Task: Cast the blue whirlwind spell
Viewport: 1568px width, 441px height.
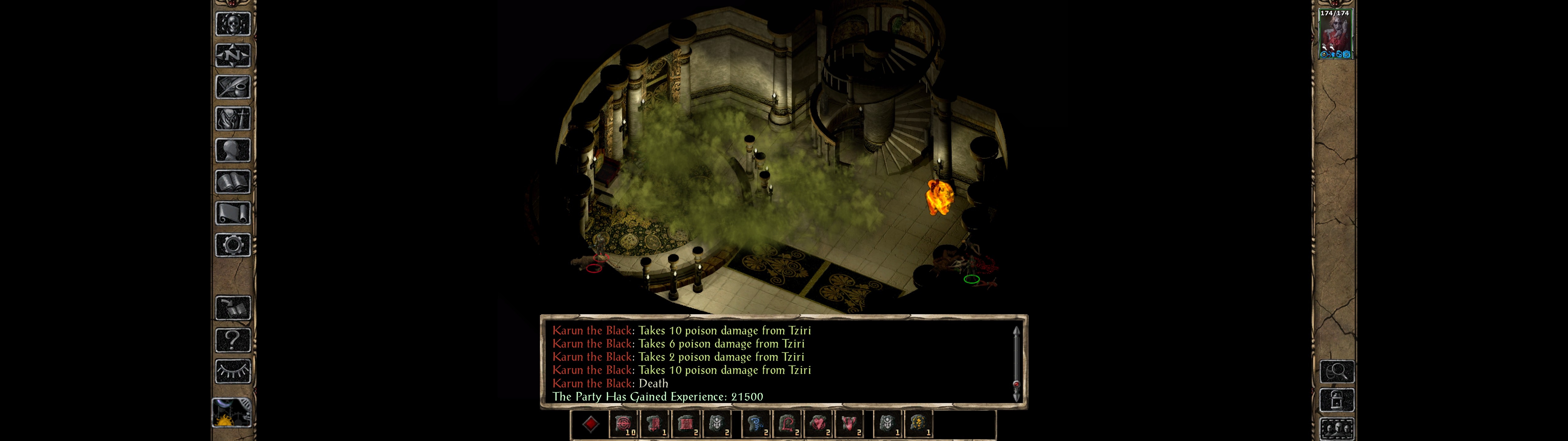Action: tap(756, 424)
